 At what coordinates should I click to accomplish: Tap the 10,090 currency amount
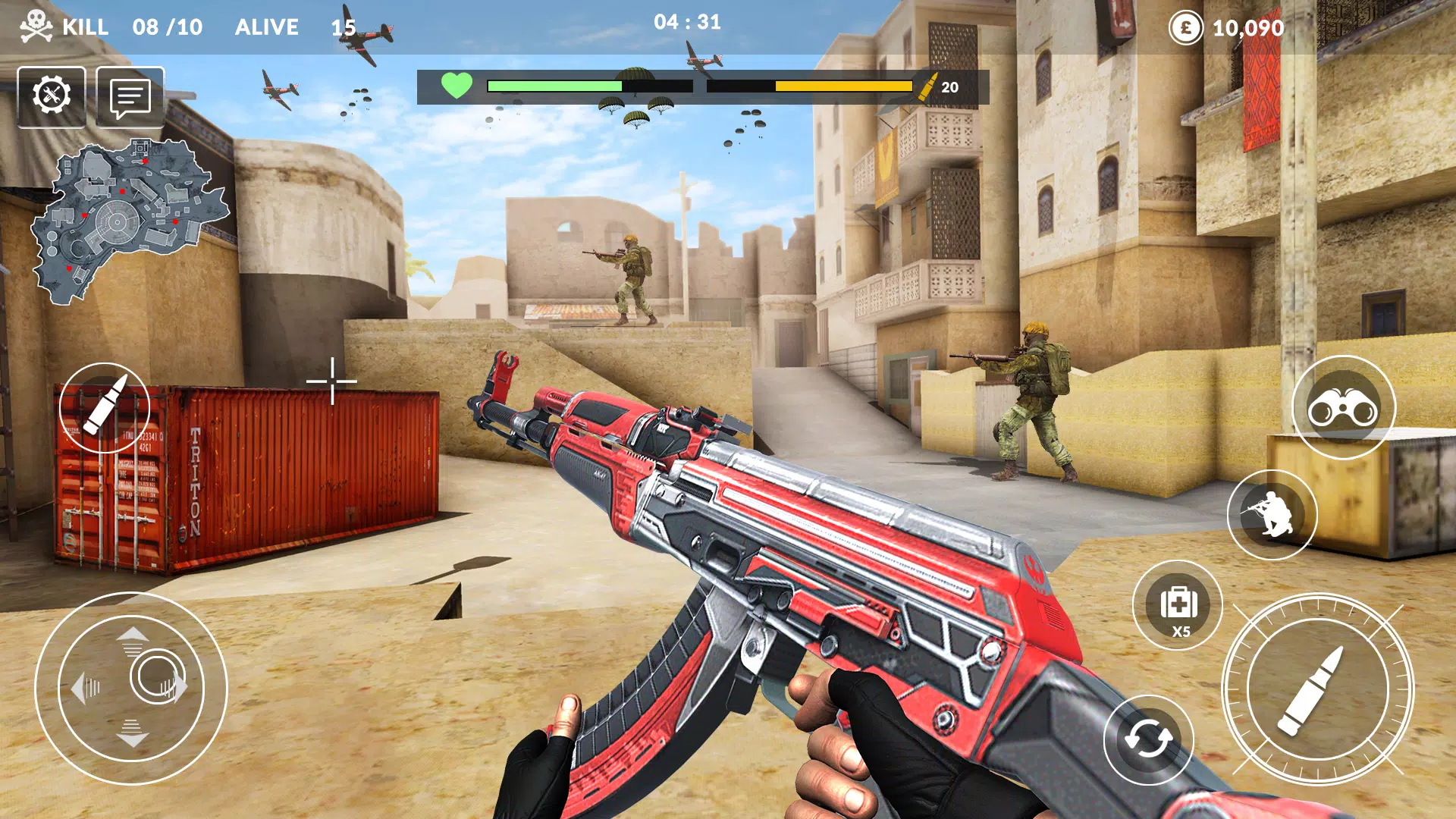[1247, 29]
